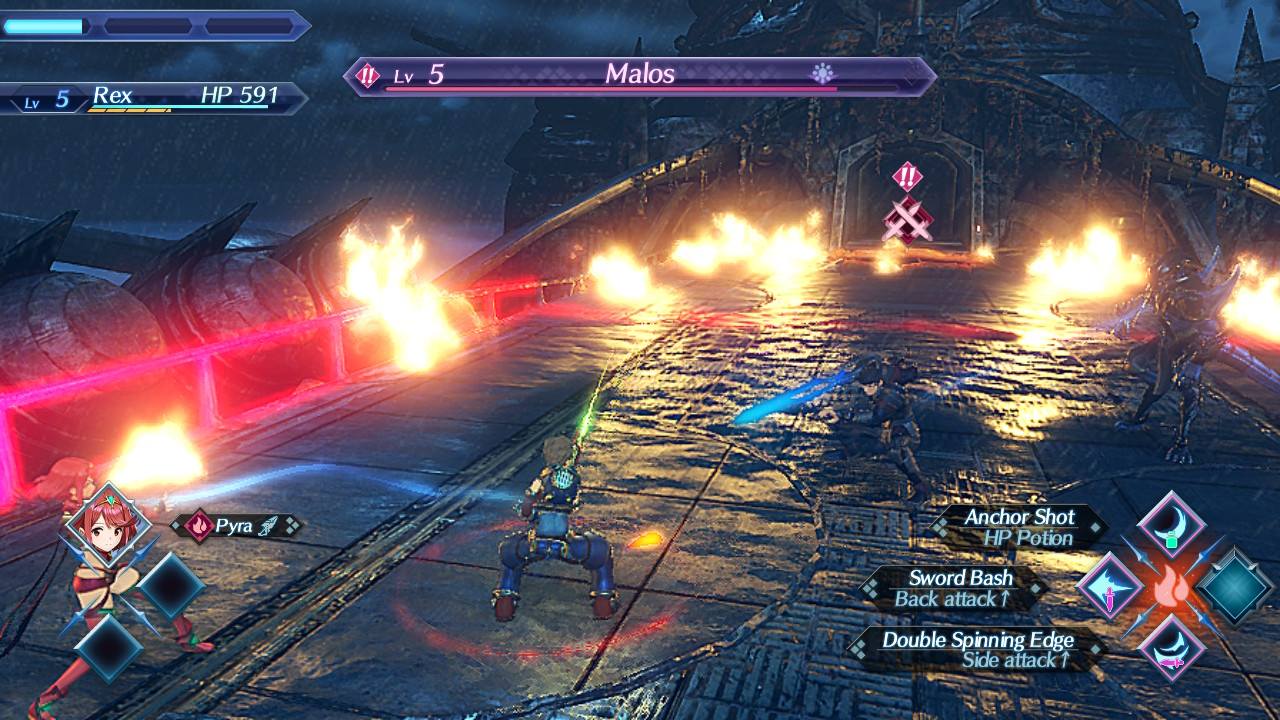This screenshot has height=720, width=1280.
Task: Use the Sword Bash art icon
Action: point(1110,588)
